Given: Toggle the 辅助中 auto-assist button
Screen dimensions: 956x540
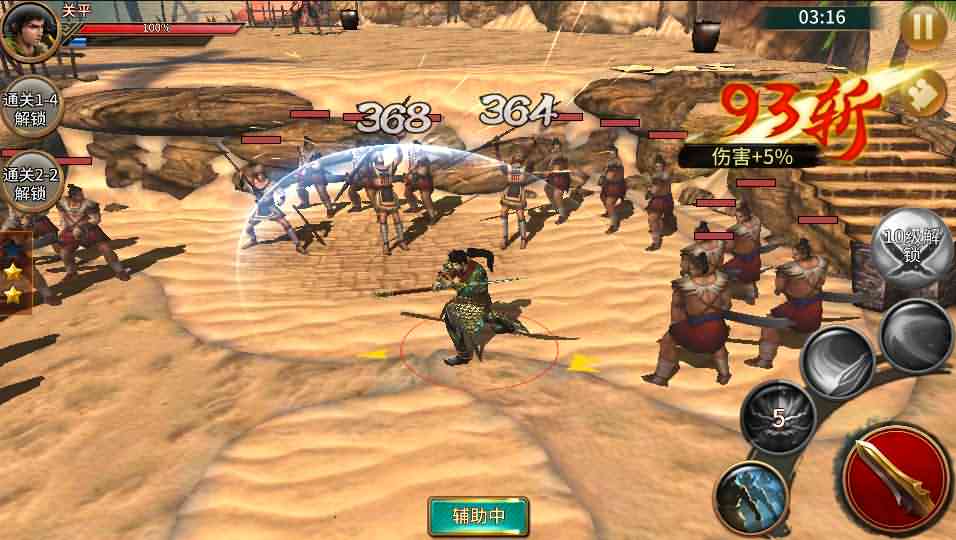Looking at the screenshot, I should tap(478, 516).
